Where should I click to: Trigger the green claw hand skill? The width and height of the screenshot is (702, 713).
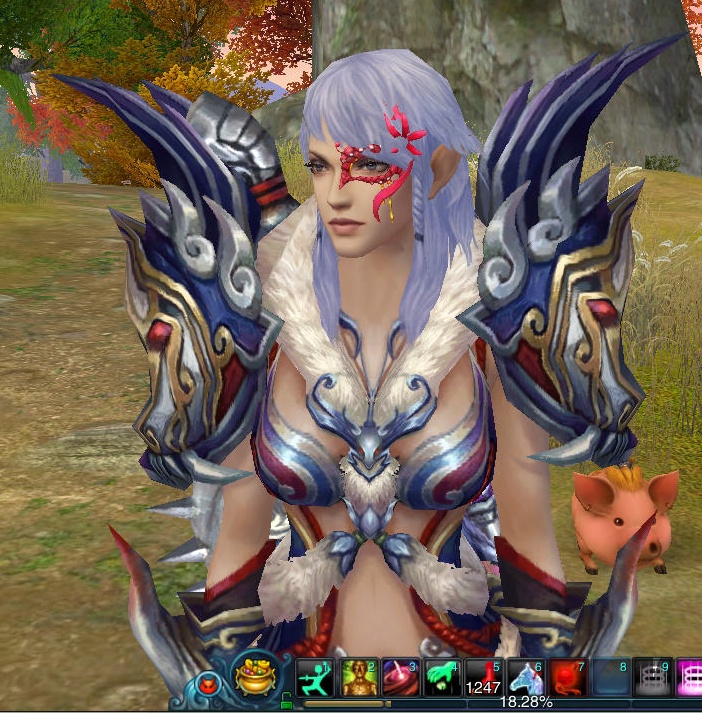point(441,677)
